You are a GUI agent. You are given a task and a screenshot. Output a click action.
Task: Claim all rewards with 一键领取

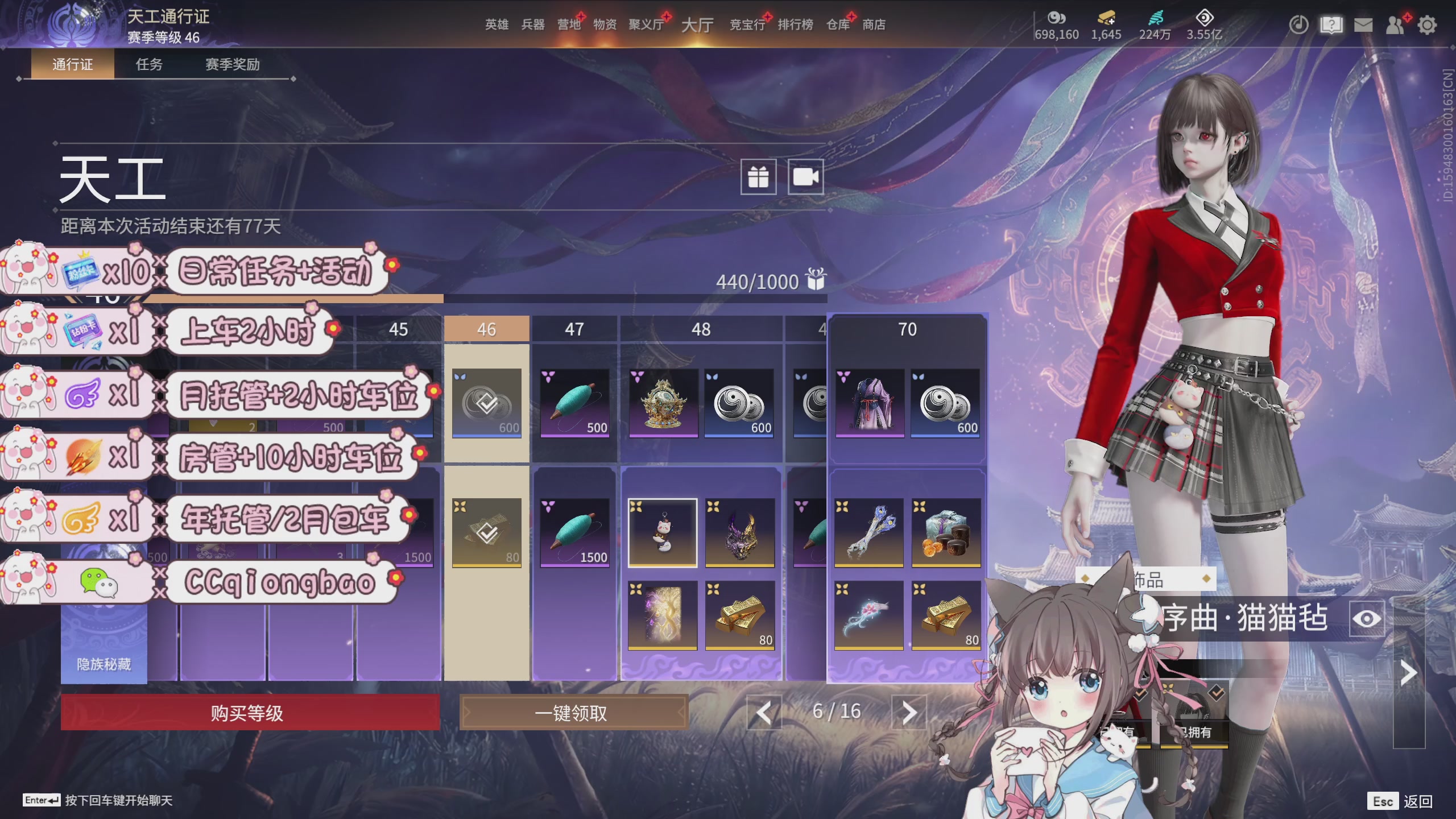coord(573,713)
